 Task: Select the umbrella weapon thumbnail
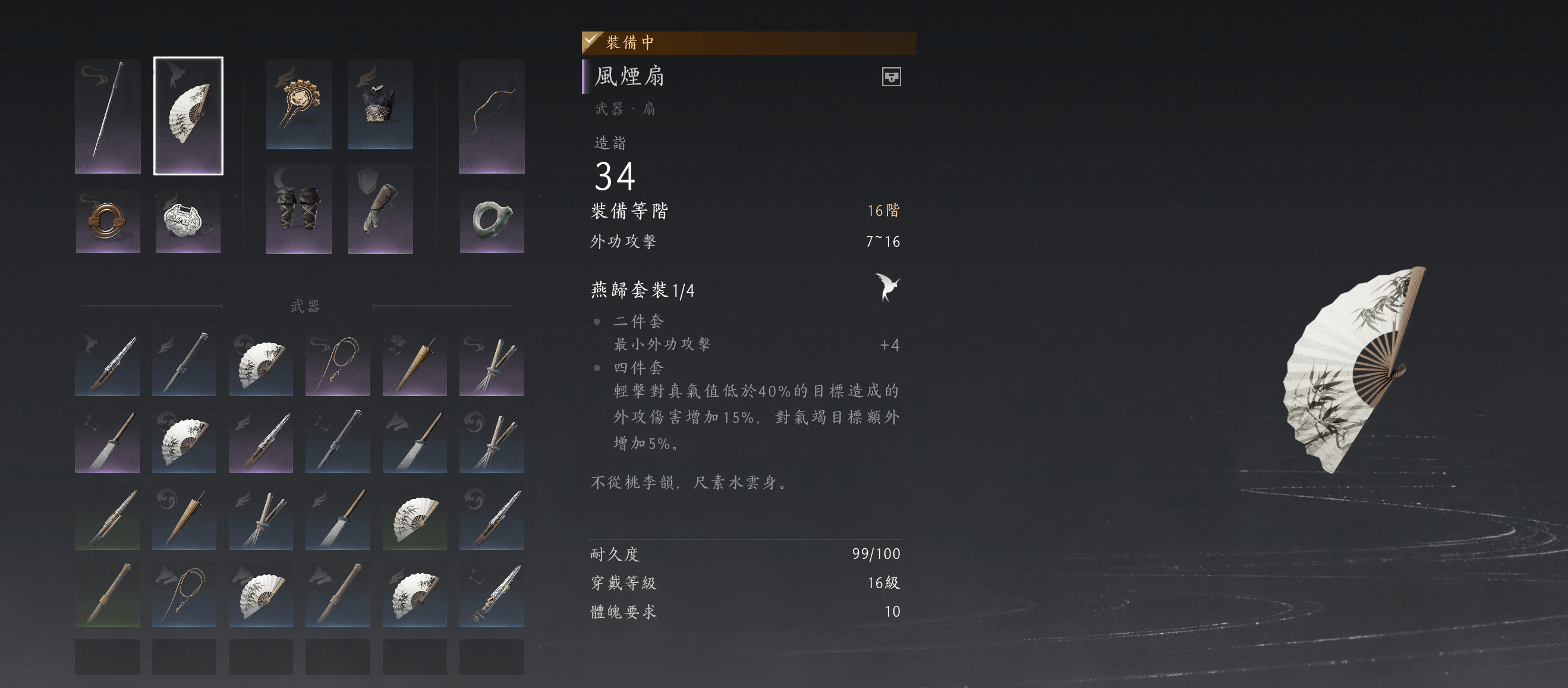click(x=414, y=364)
